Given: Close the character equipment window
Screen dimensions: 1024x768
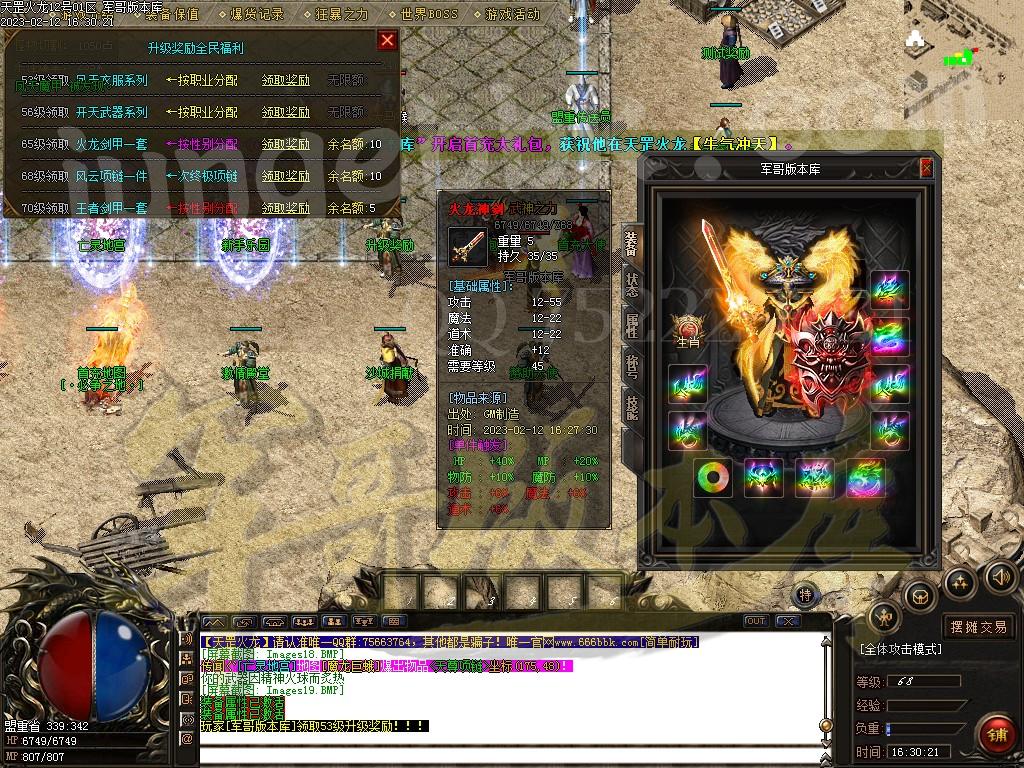Looking at the screenshot, I should click(926, 168).
